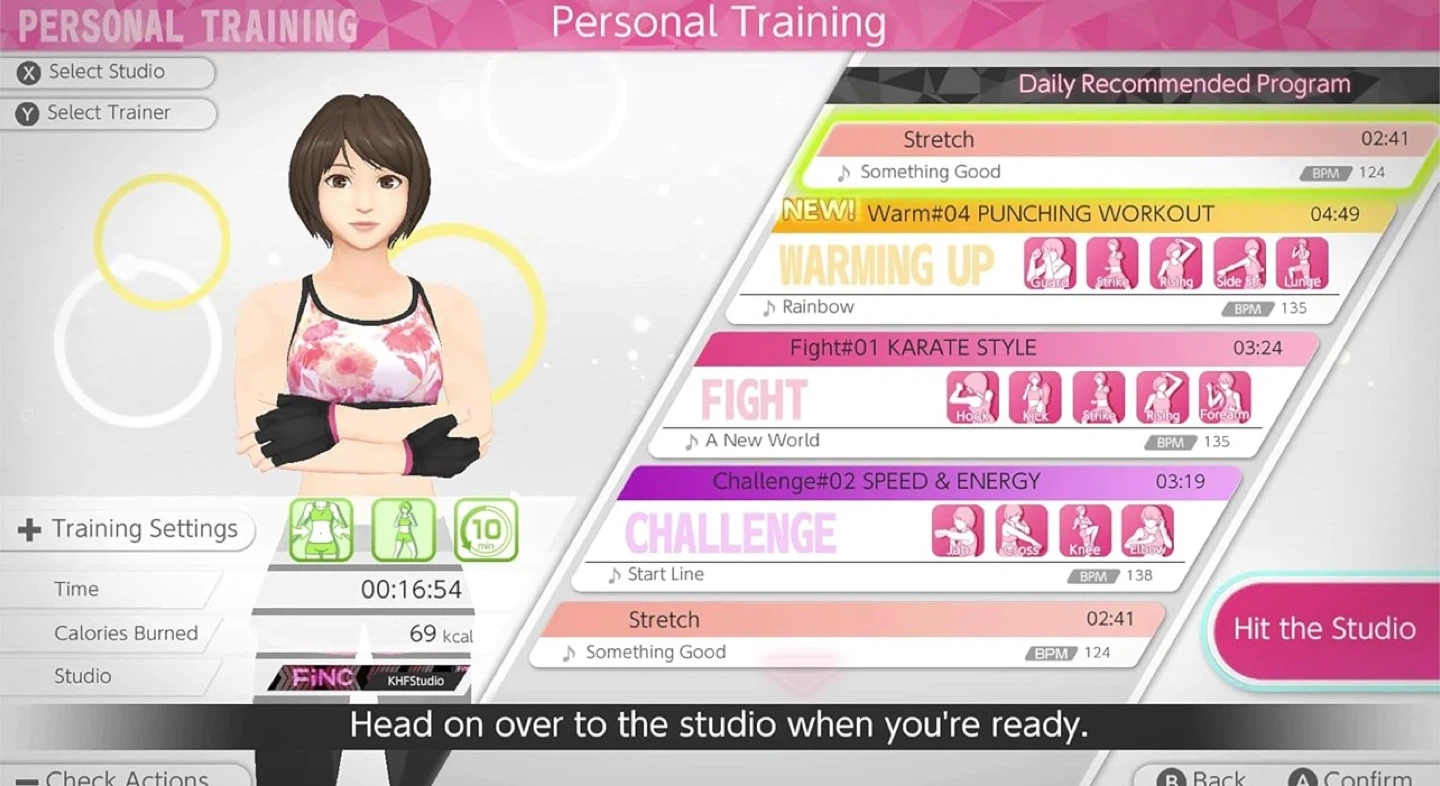Image resolution: width=1440 pixels, height=786 pixels.
Task: Choose the Forearm move icon
Action: coord(1225,398)
